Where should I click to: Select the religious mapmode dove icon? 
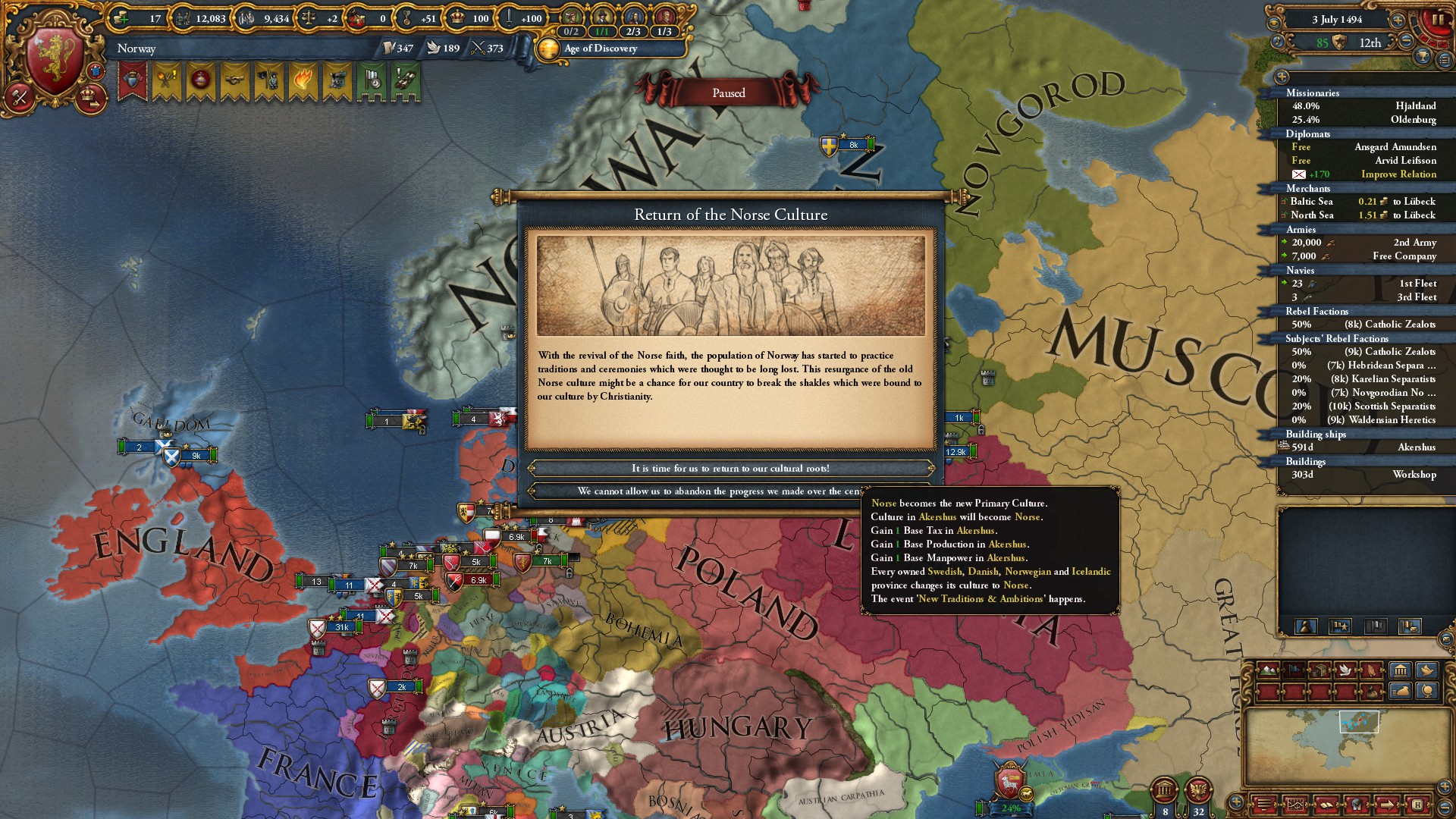coord(1346,670)
